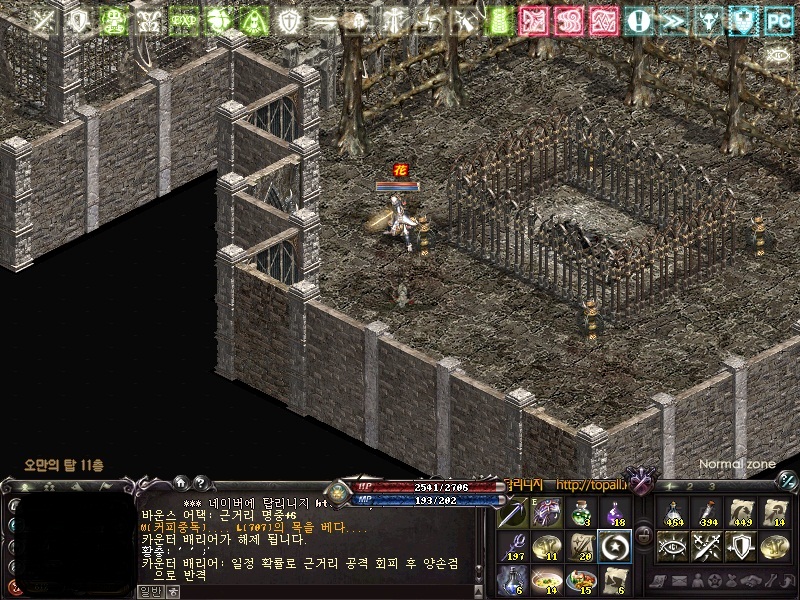Toggle the eye icon below PC button
The width and height of the screenshot is (800, 600).
click(779, 56)
